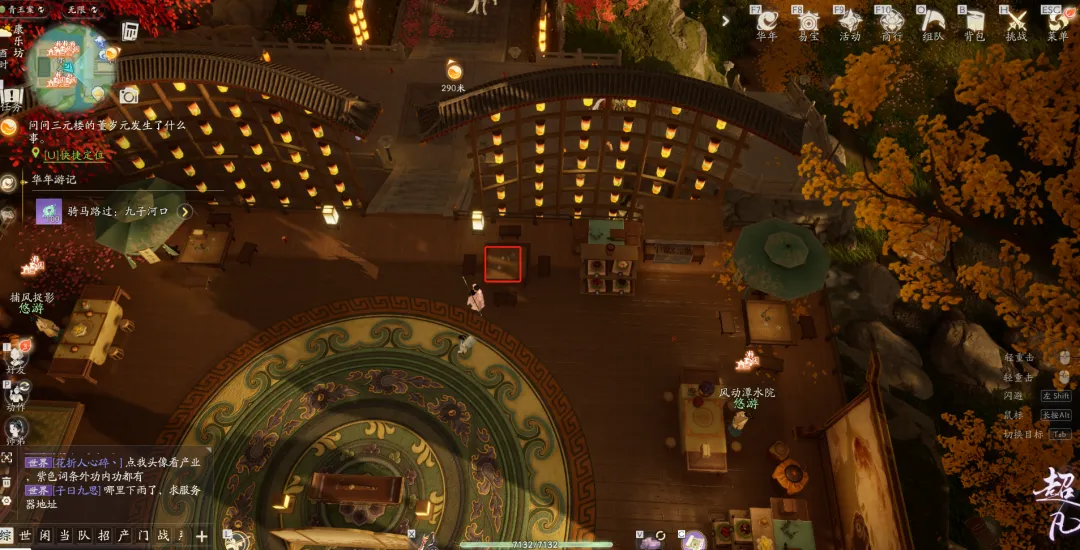This screenshot has height=550, width=1080.
Task: Open the 组队 team panel
Action: click(x=933, y=21)
